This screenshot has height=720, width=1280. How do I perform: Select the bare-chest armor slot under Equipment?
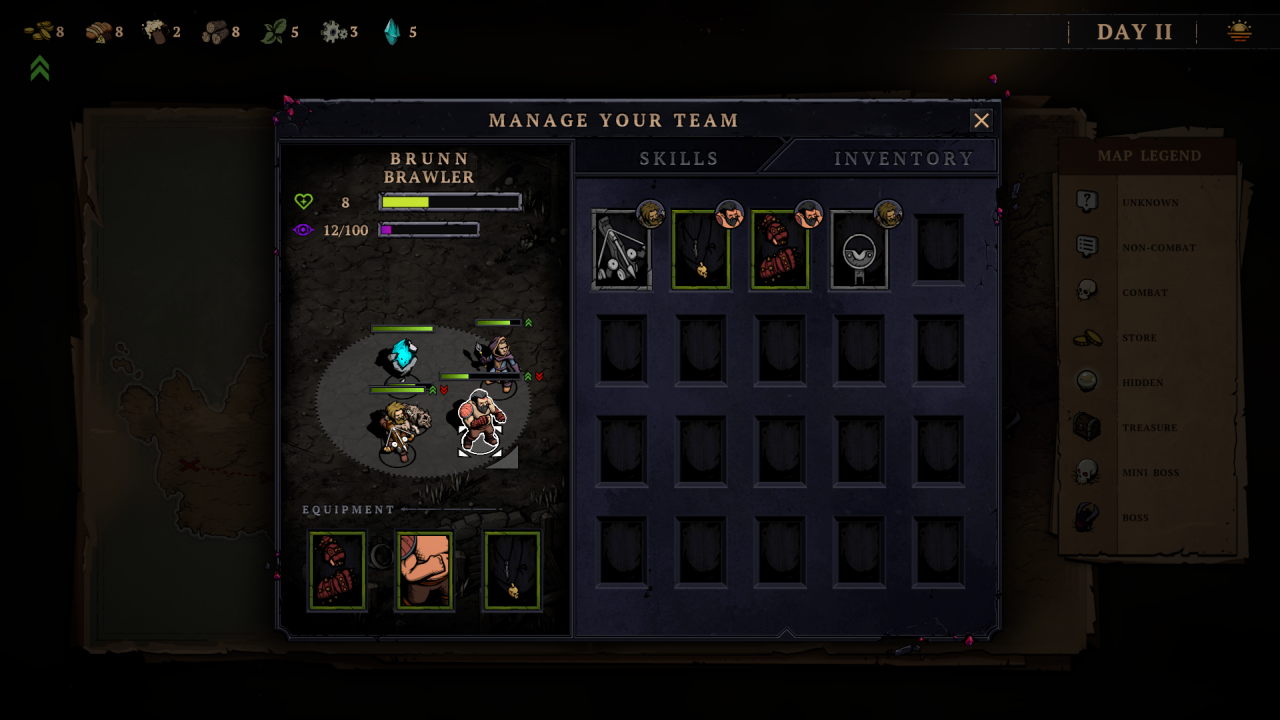[x=425, y=570]
